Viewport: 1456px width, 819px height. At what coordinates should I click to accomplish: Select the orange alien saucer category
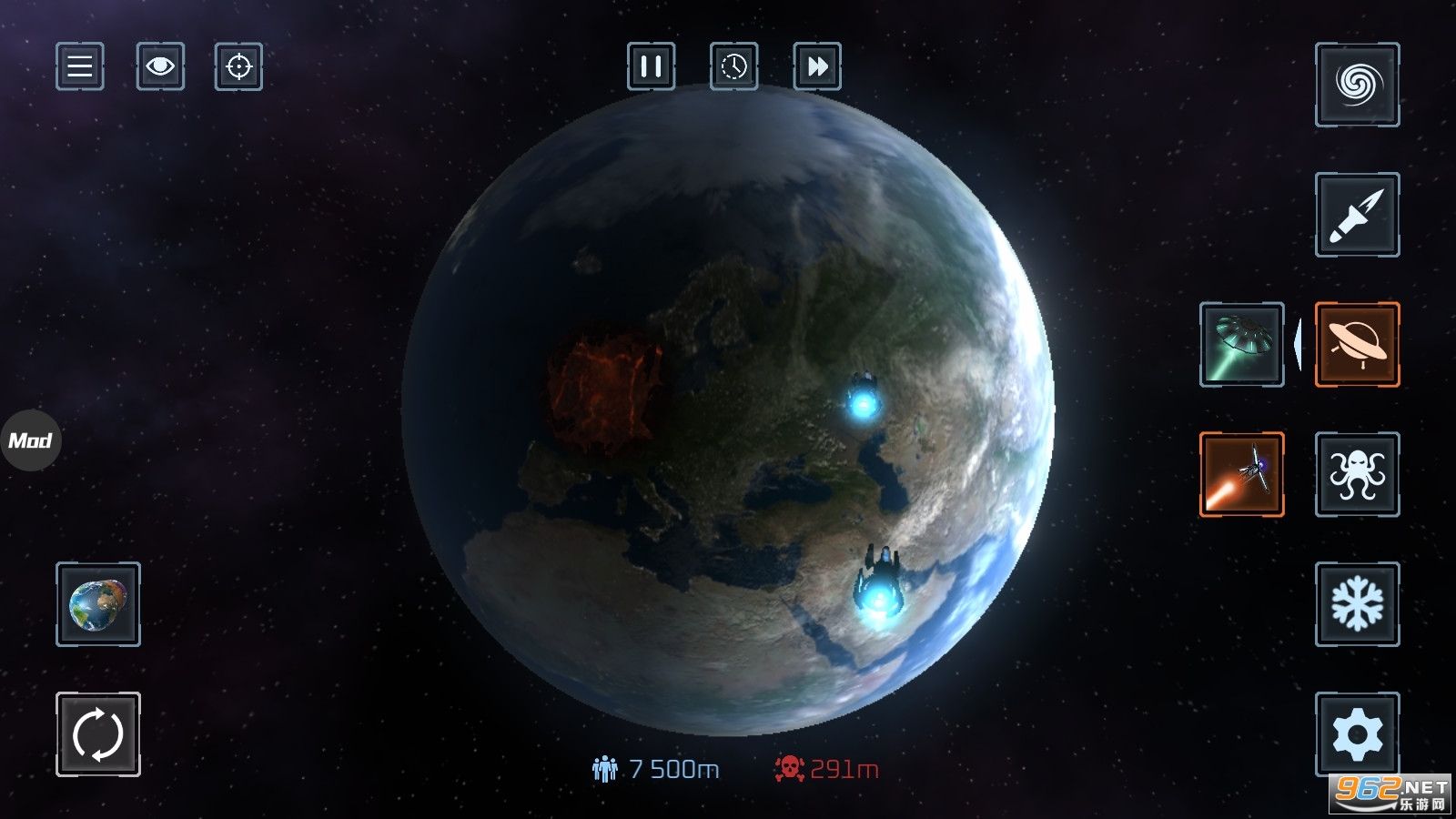1357,345
